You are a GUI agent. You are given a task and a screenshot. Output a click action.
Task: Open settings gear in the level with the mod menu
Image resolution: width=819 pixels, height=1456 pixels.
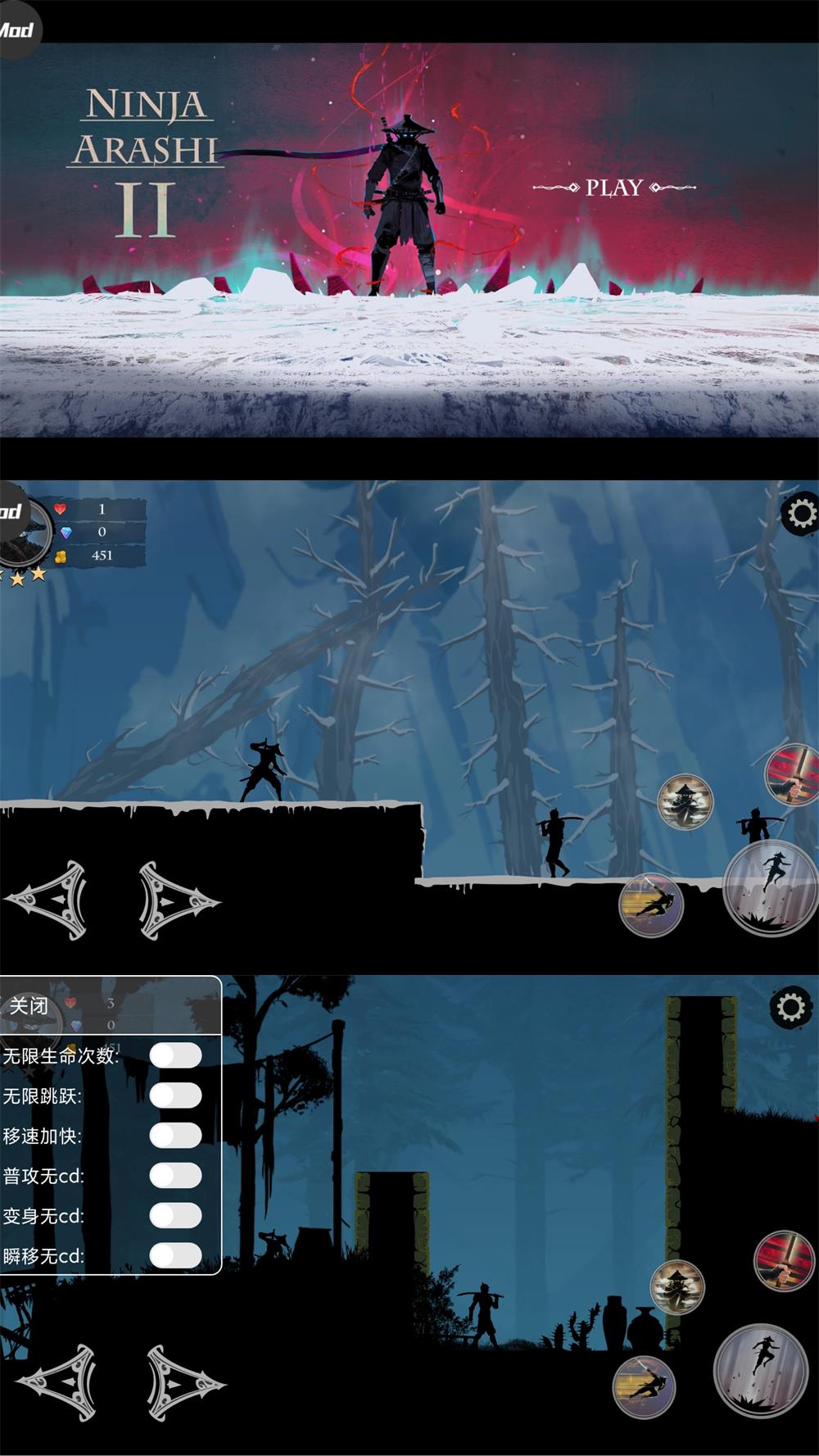click(790, 1007)
